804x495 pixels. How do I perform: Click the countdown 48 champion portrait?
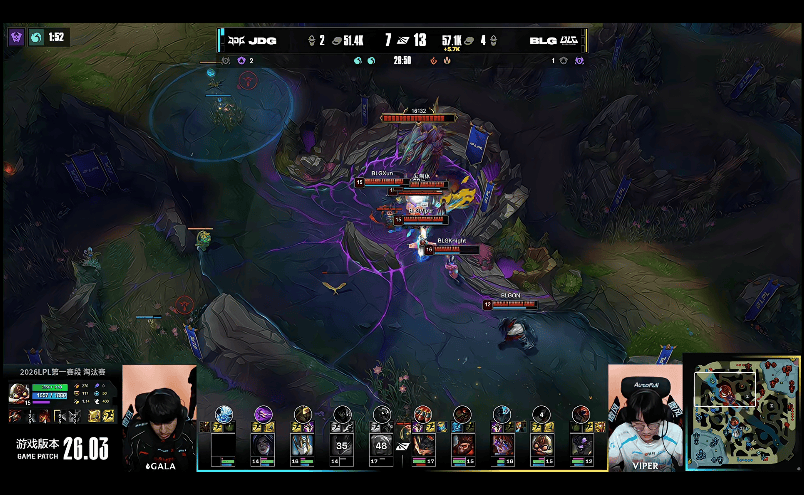(381, 444)
